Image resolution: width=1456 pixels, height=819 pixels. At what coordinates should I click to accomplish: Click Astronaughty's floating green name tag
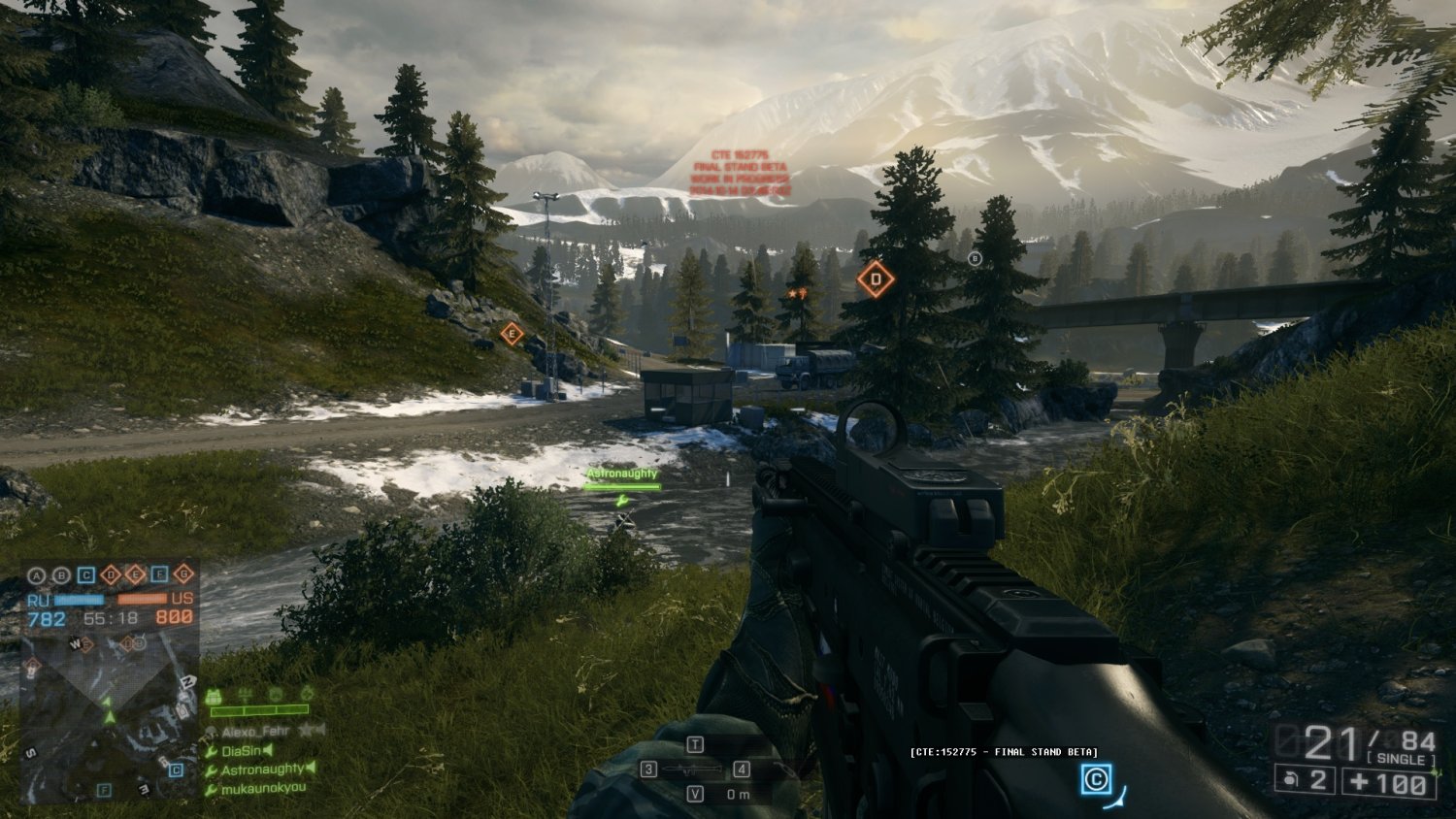(622, 474)
